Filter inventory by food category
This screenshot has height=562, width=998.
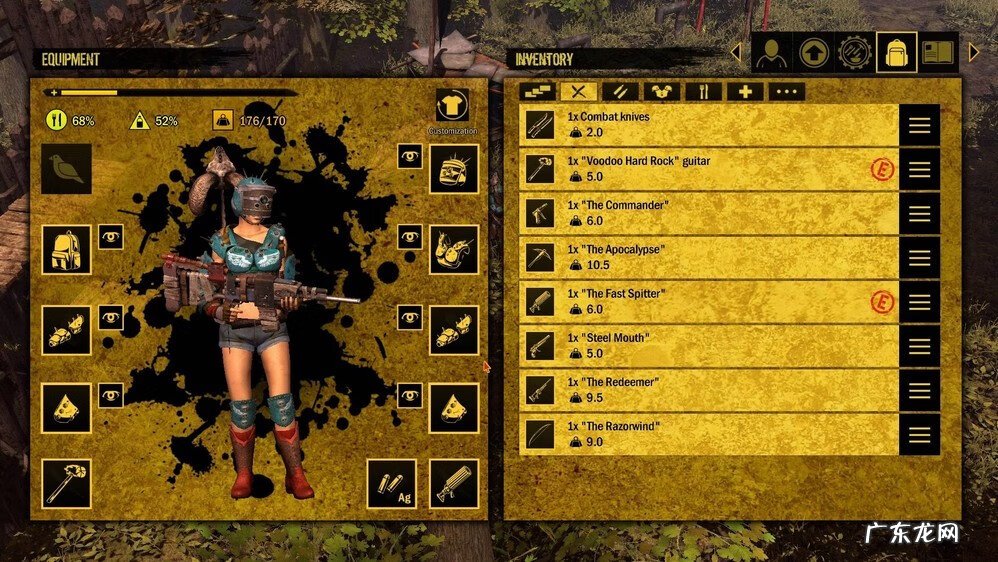[703, 92]
